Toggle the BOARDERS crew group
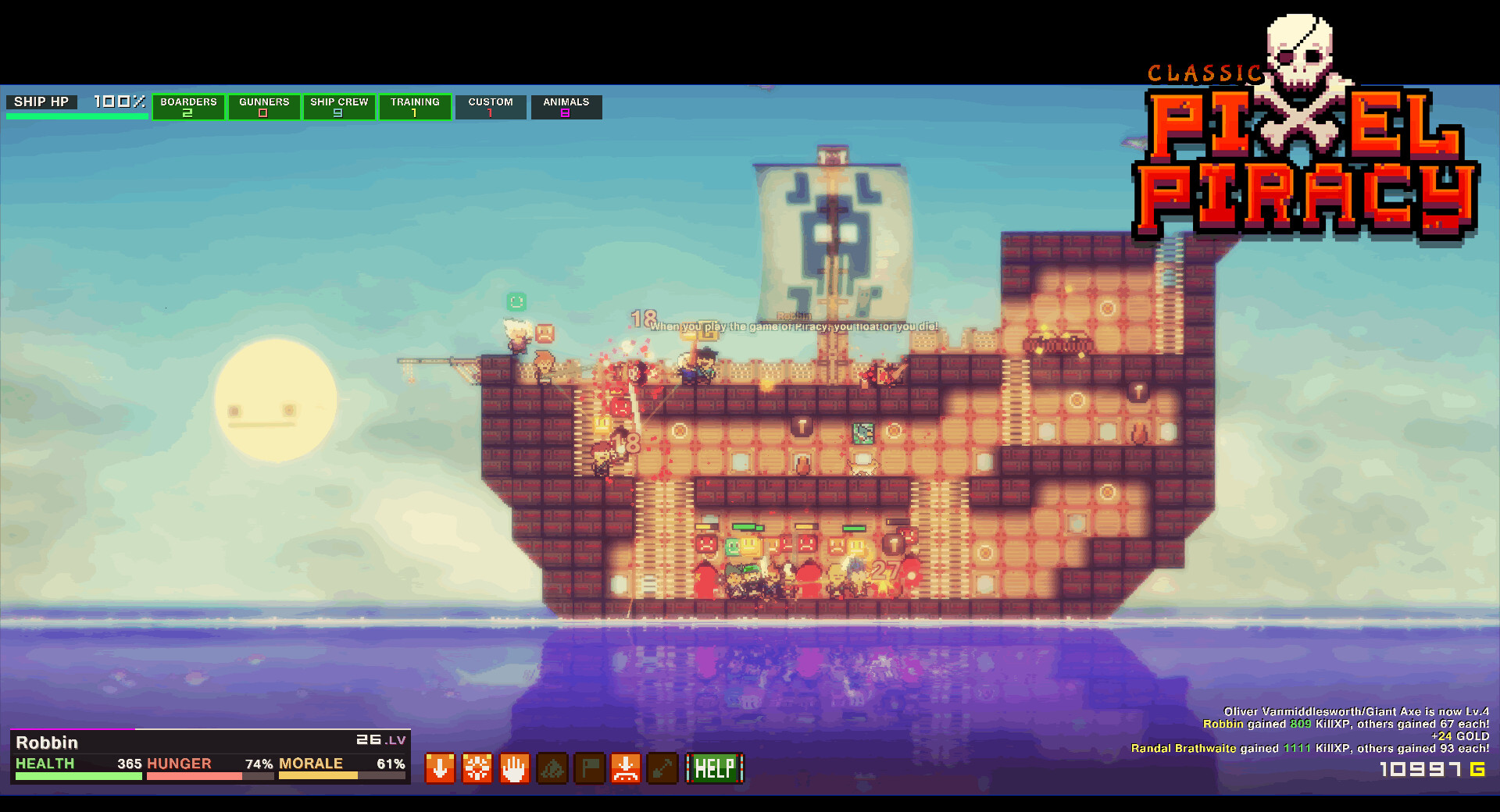1500x812 pixels. (x=188, y=107)
